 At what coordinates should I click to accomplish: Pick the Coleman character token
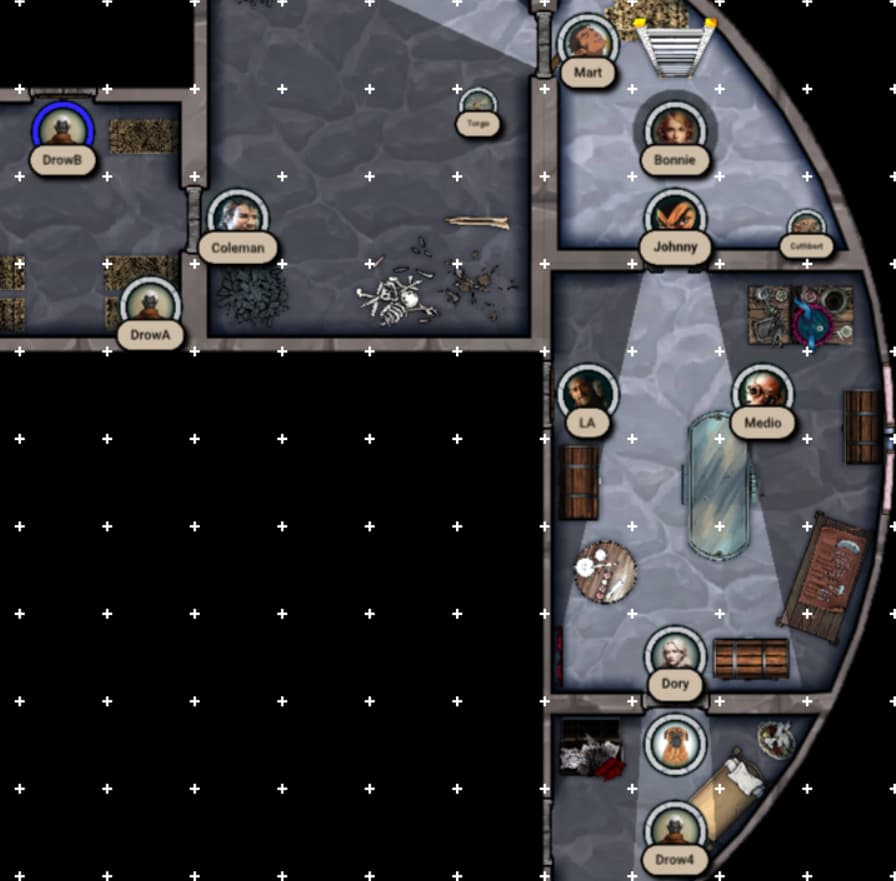point(238,218)
